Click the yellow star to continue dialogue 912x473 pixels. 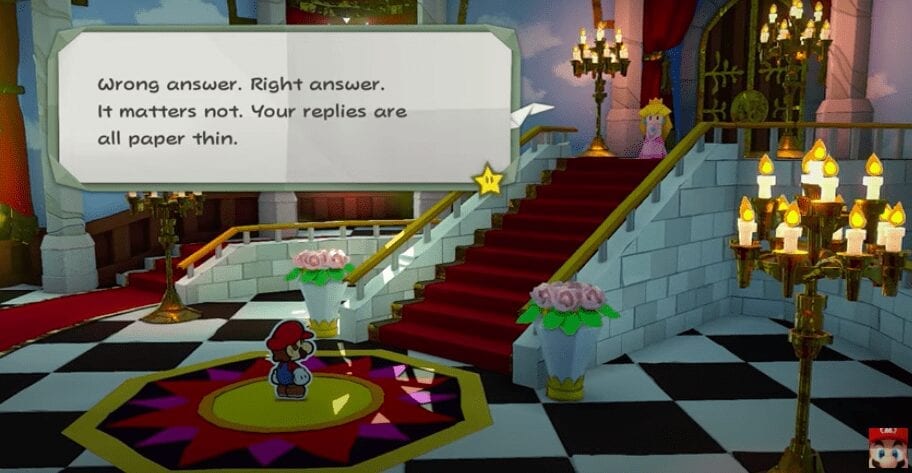488,180
